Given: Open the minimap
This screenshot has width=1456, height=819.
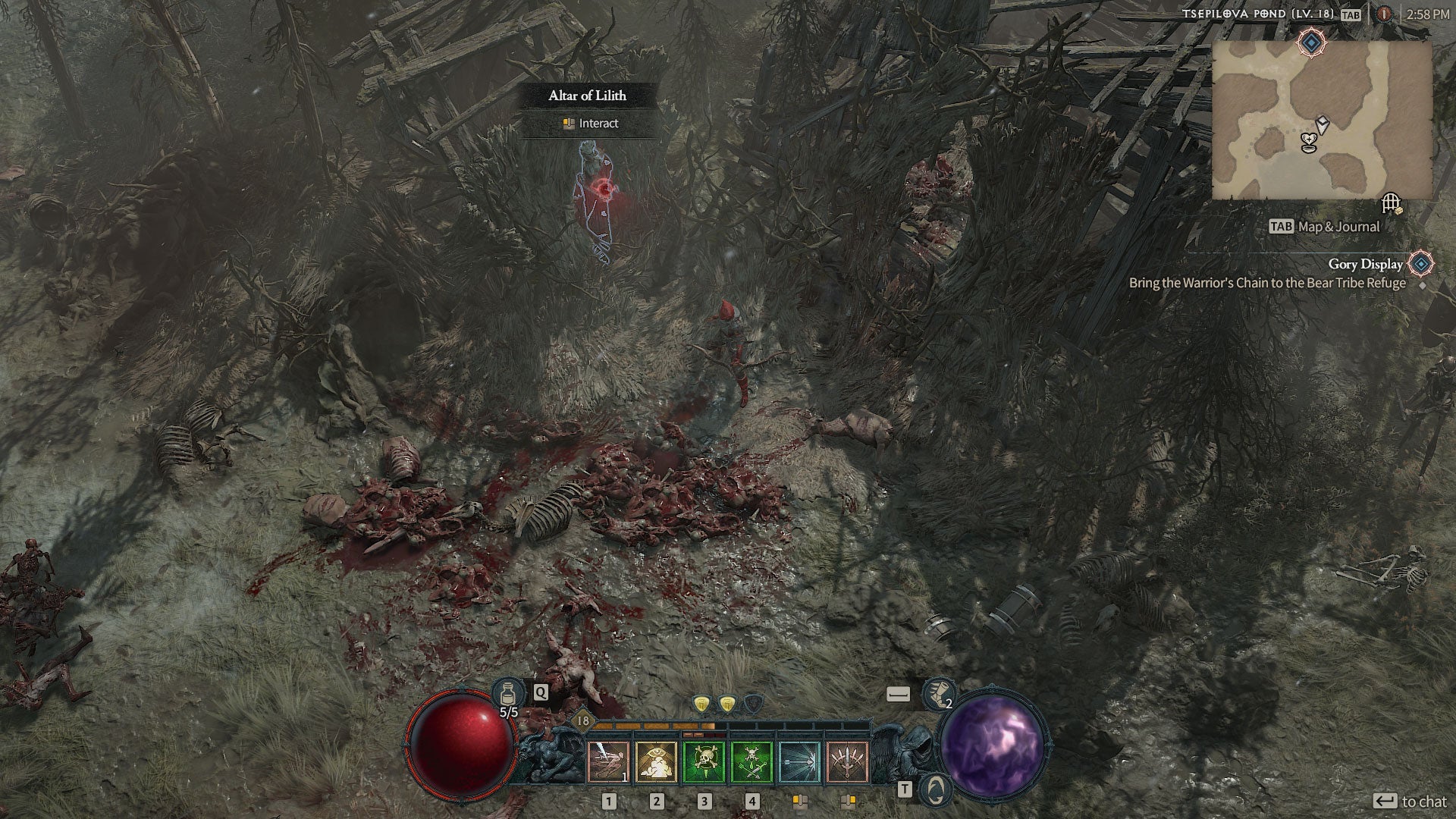Looking at the screenshot, I should pos(1321,120).
